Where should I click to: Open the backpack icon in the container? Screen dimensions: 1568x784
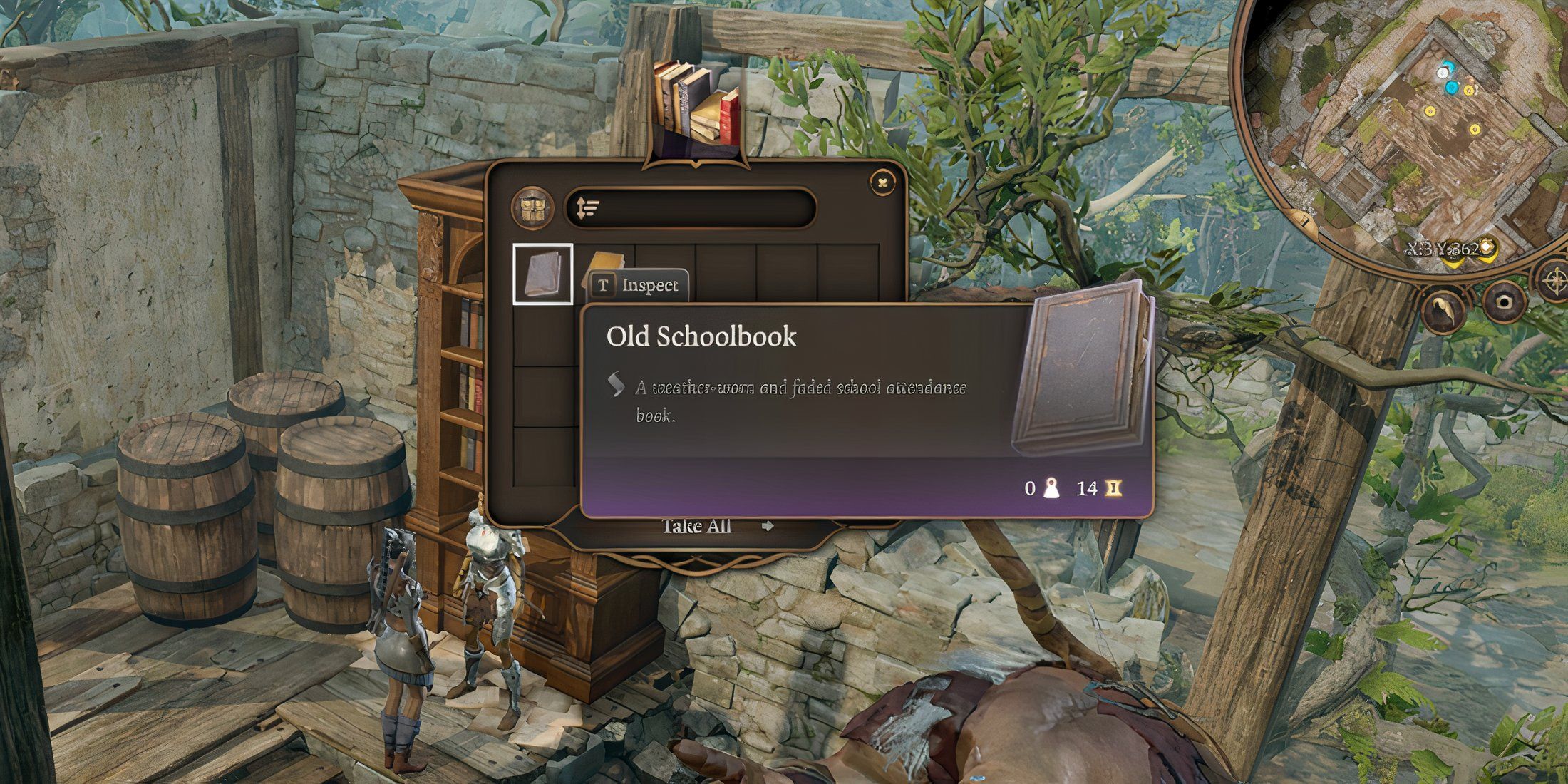point(532,208)
